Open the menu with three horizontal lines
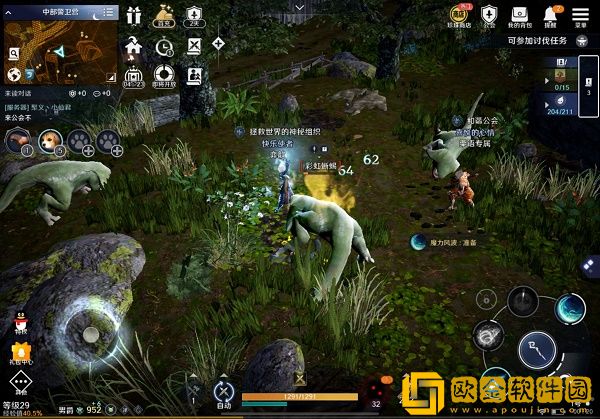Image resolution: width=600 pixels, height=419 pixels. click(581, 14)
